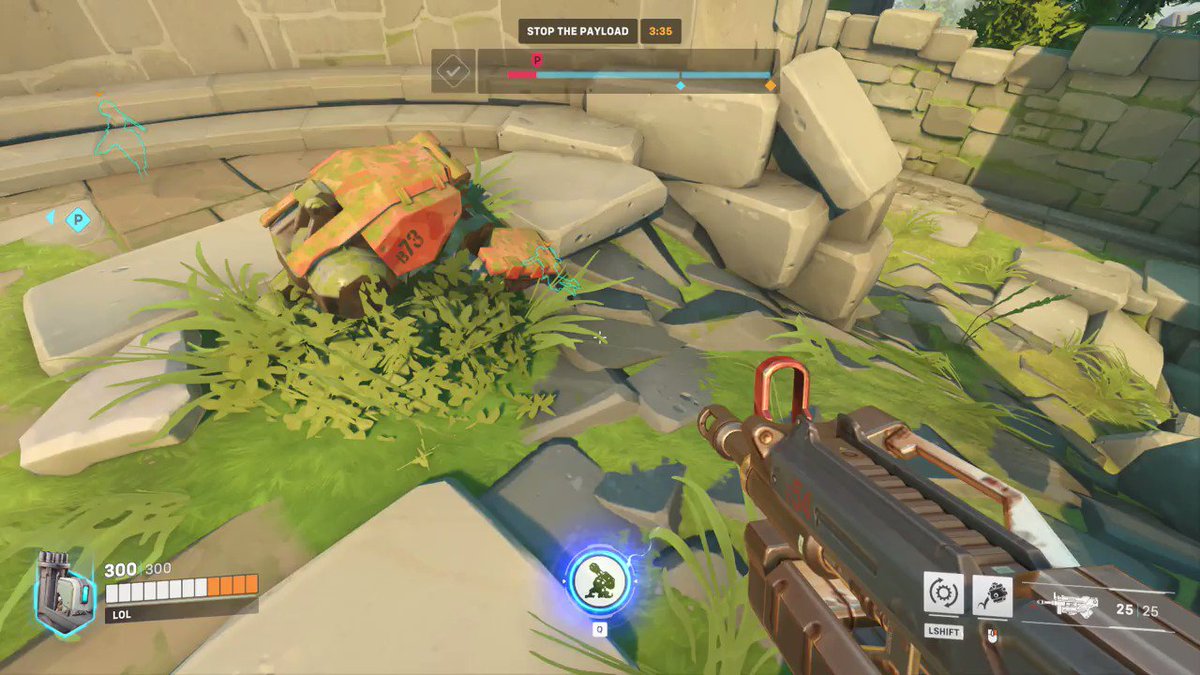Click the checkmark diamond objective icon

coord(454,71)
